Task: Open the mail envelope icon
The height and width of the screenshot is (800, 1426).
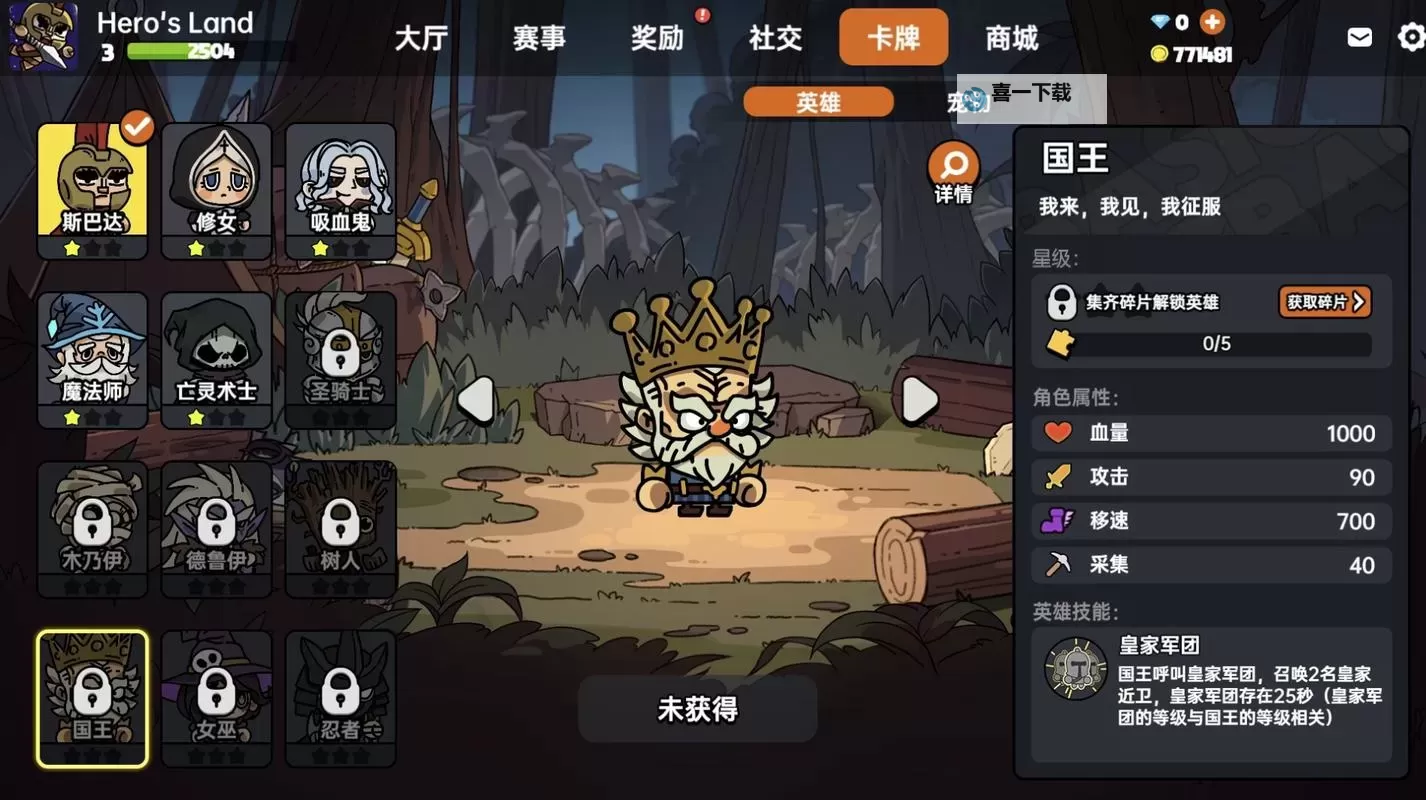Action: coord(1358,36)
